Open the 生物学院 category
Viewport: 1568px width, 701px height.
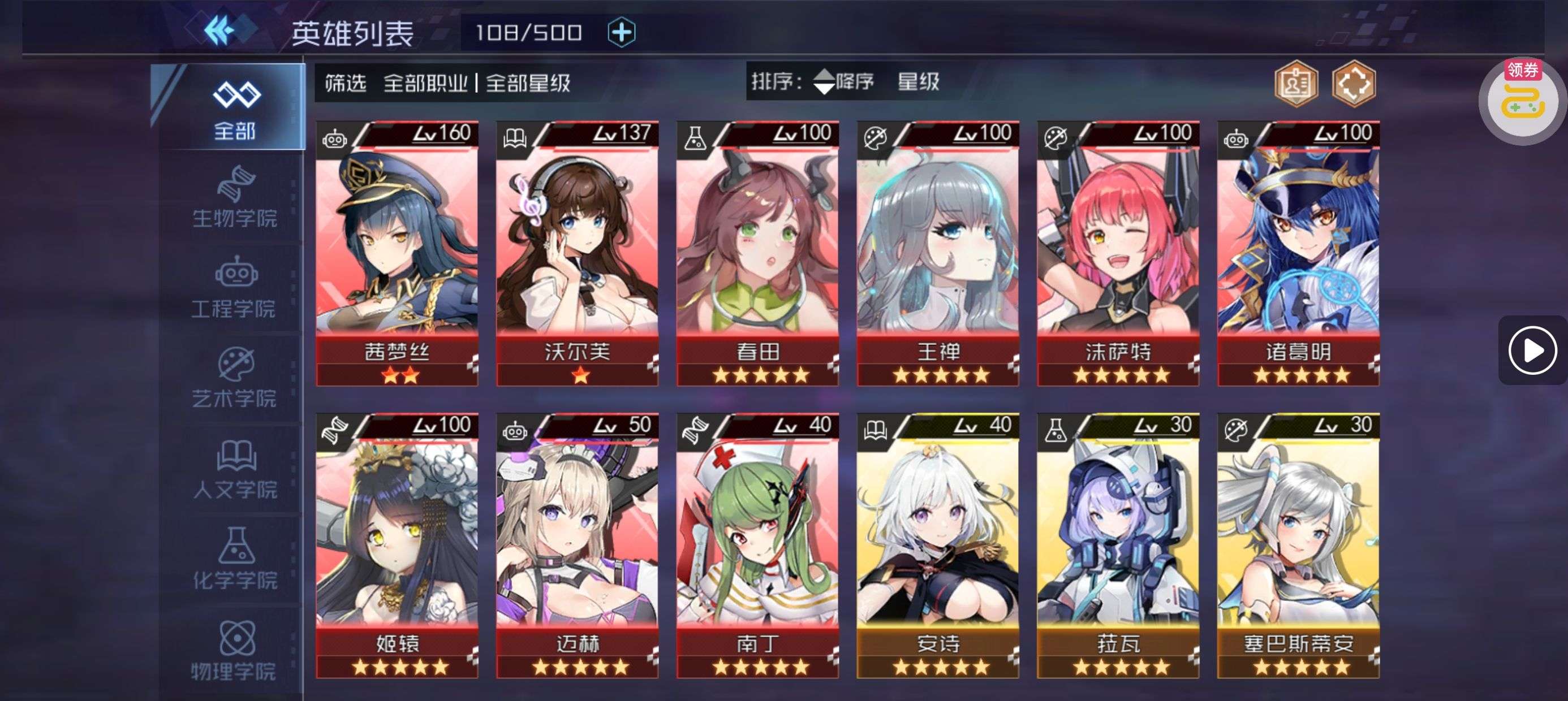click(234, 197)
